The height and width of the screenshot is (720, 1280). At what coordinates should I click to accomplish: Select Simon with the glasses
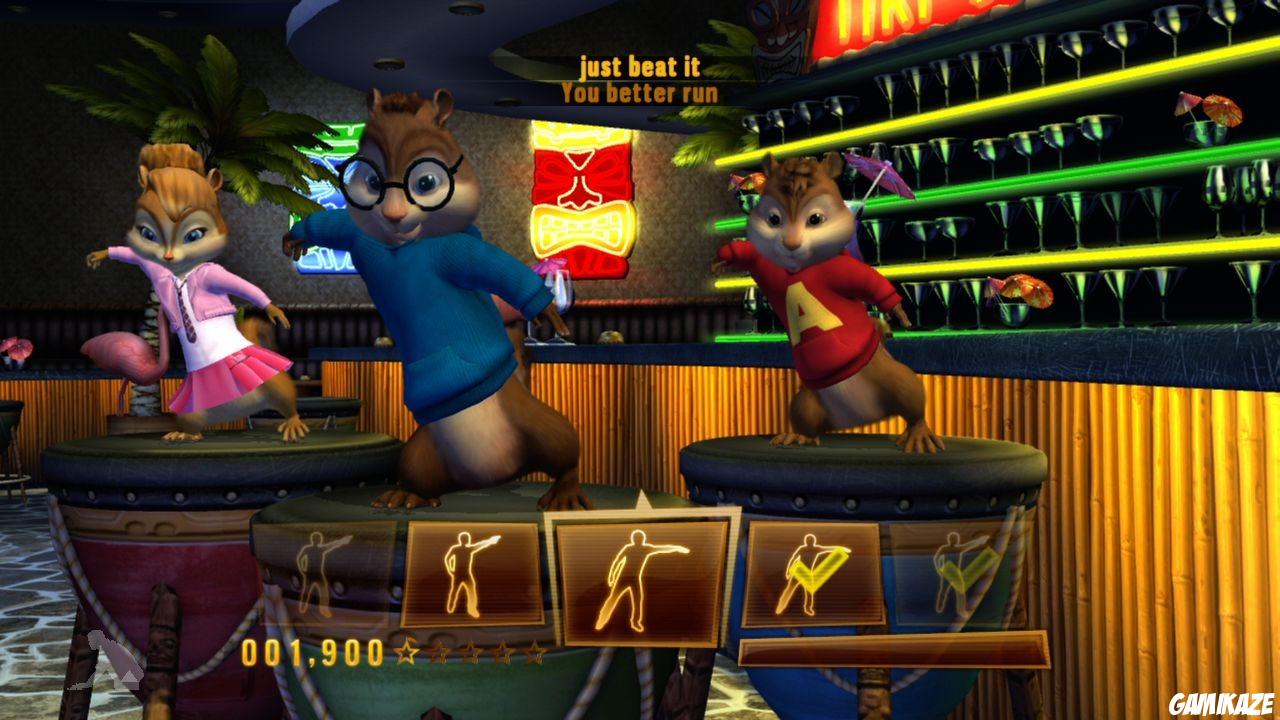pos(440,280)
